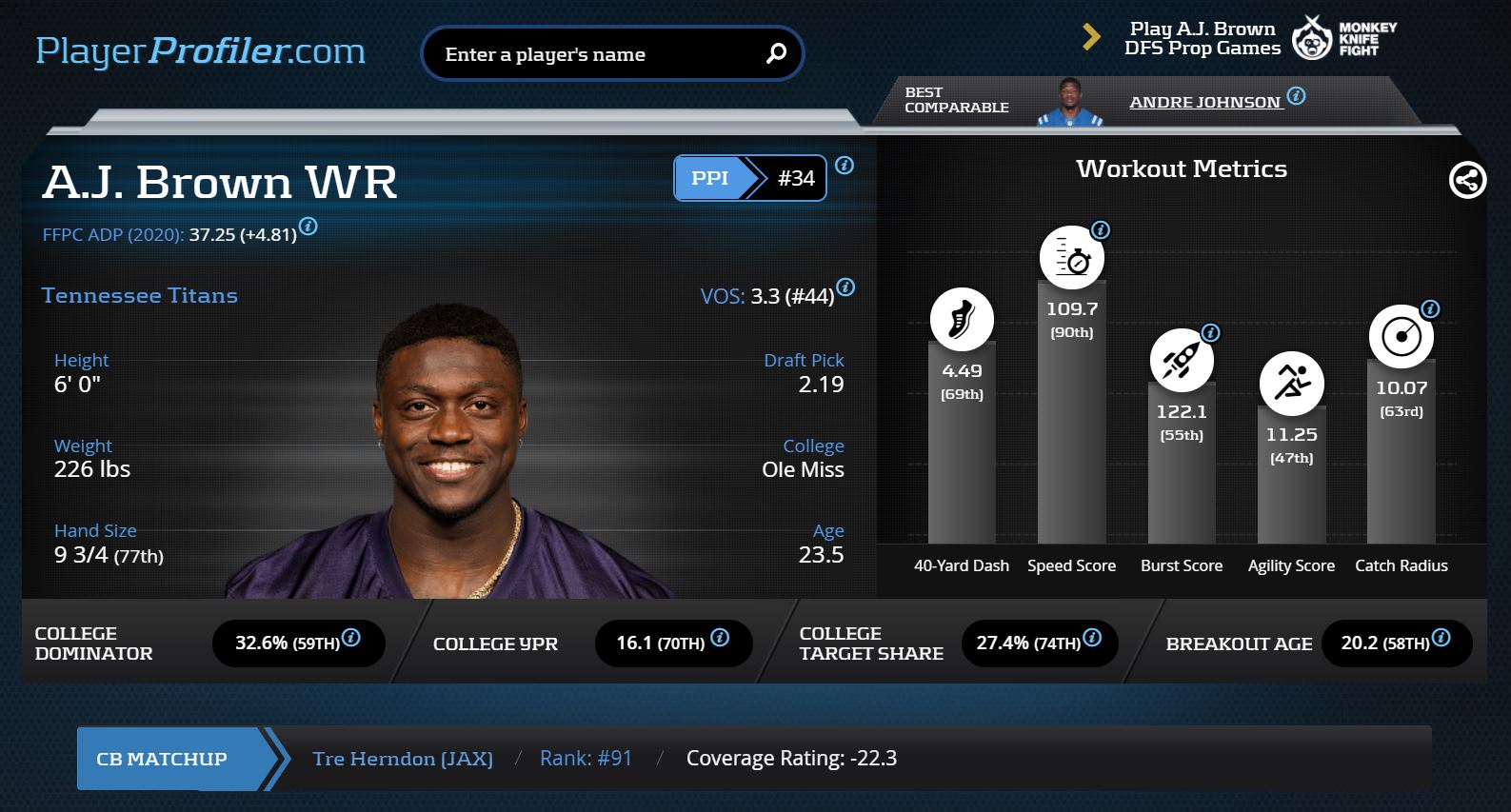The width and height of the screenshot is (1511, 812).
Task: Show info for the Burst Score metric
Action: coord(1211,333)
